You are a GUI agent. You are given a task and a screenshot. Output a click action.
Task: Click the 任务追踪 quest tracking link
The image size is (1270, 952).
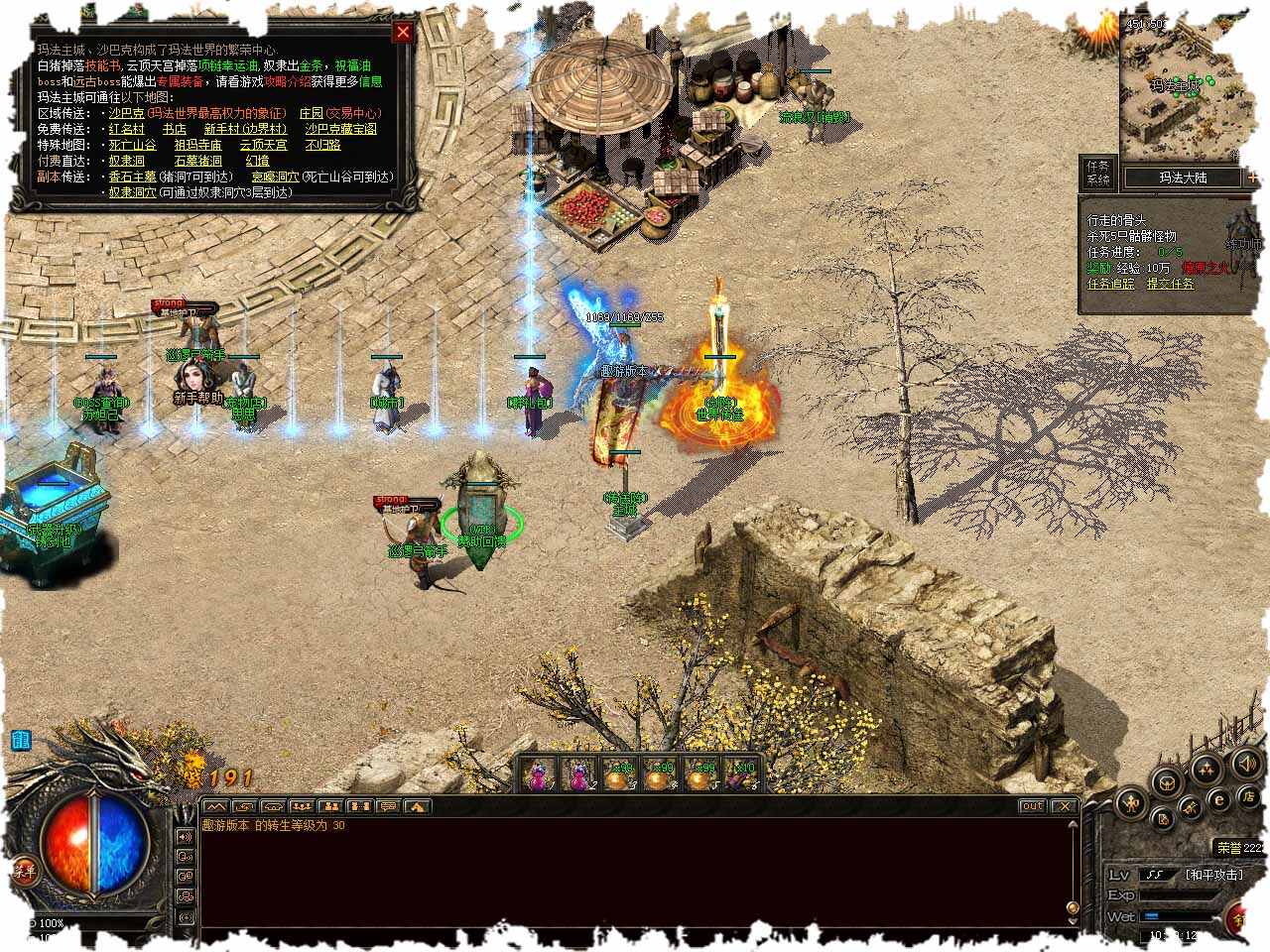1110,284
